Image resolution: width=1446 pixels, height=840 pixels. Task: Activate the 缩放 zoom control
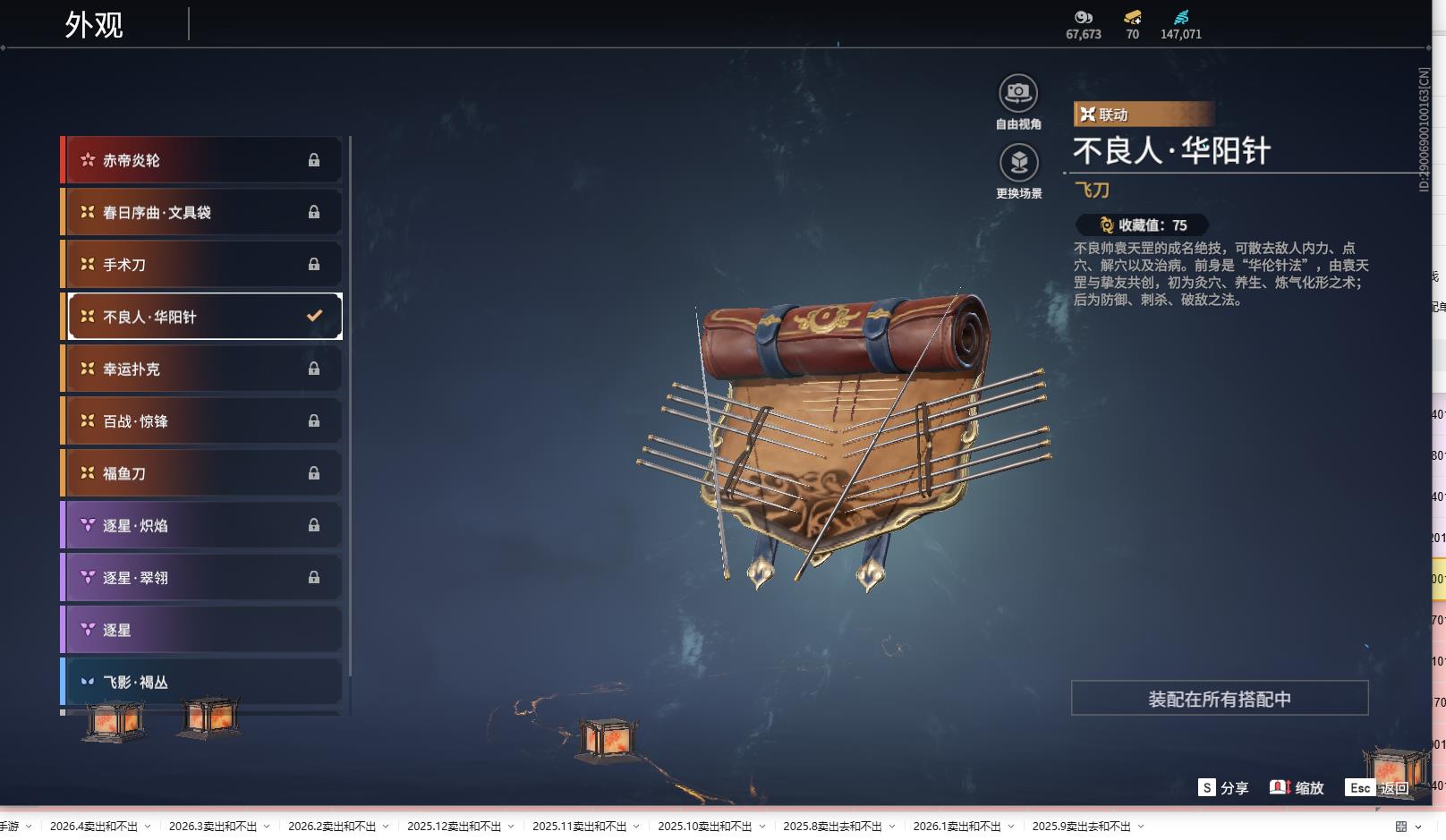1297,788
